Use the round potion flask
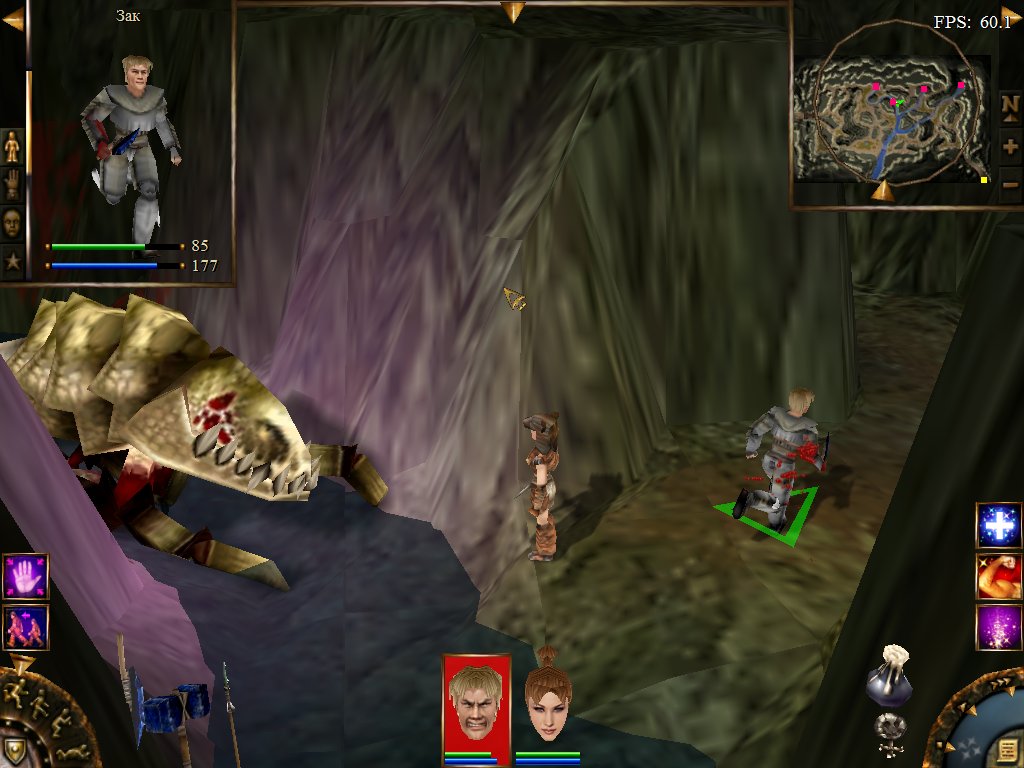 coord(888,681)
